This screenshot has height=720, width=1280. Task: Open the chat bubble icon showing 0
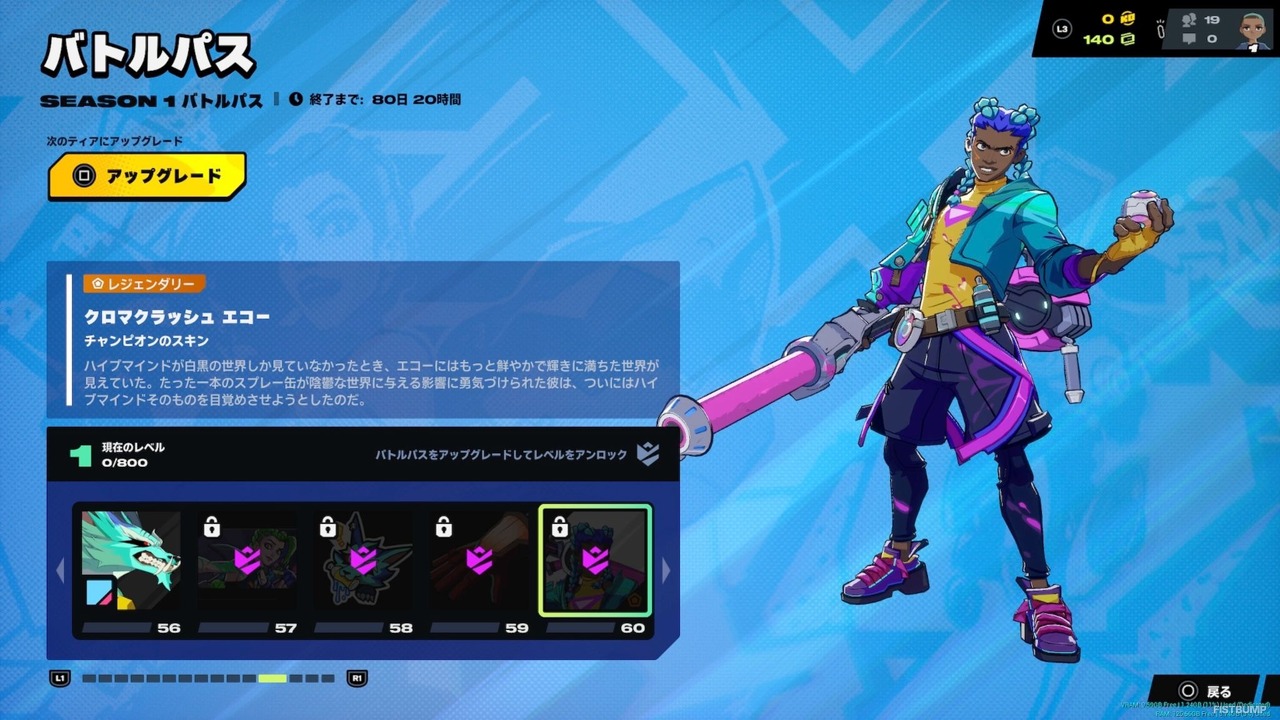click(1189, 39)
